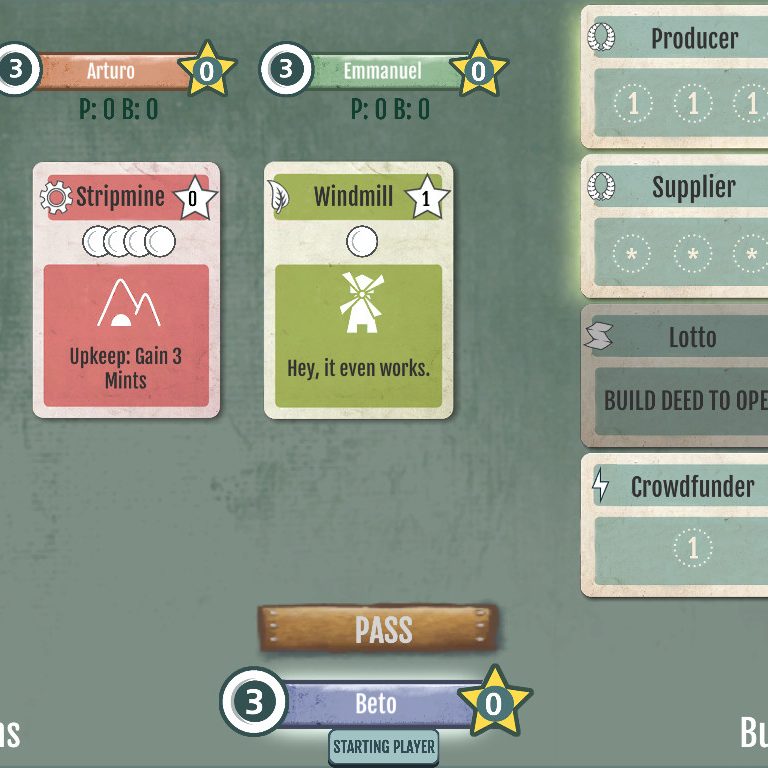The image size is (768, 768).
Task: Select the Stripmine card
Action: pos(126,290)
